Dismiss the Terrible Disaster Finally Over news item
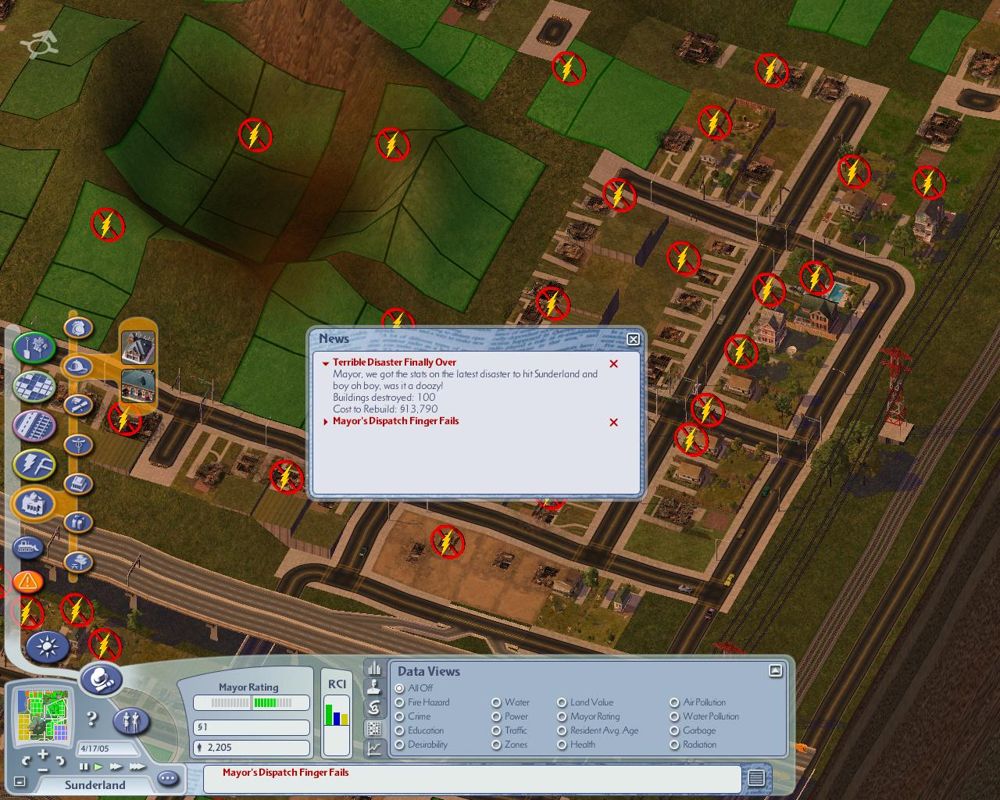1000x800 pixels. pyautogui.click(x=614, y=364)
